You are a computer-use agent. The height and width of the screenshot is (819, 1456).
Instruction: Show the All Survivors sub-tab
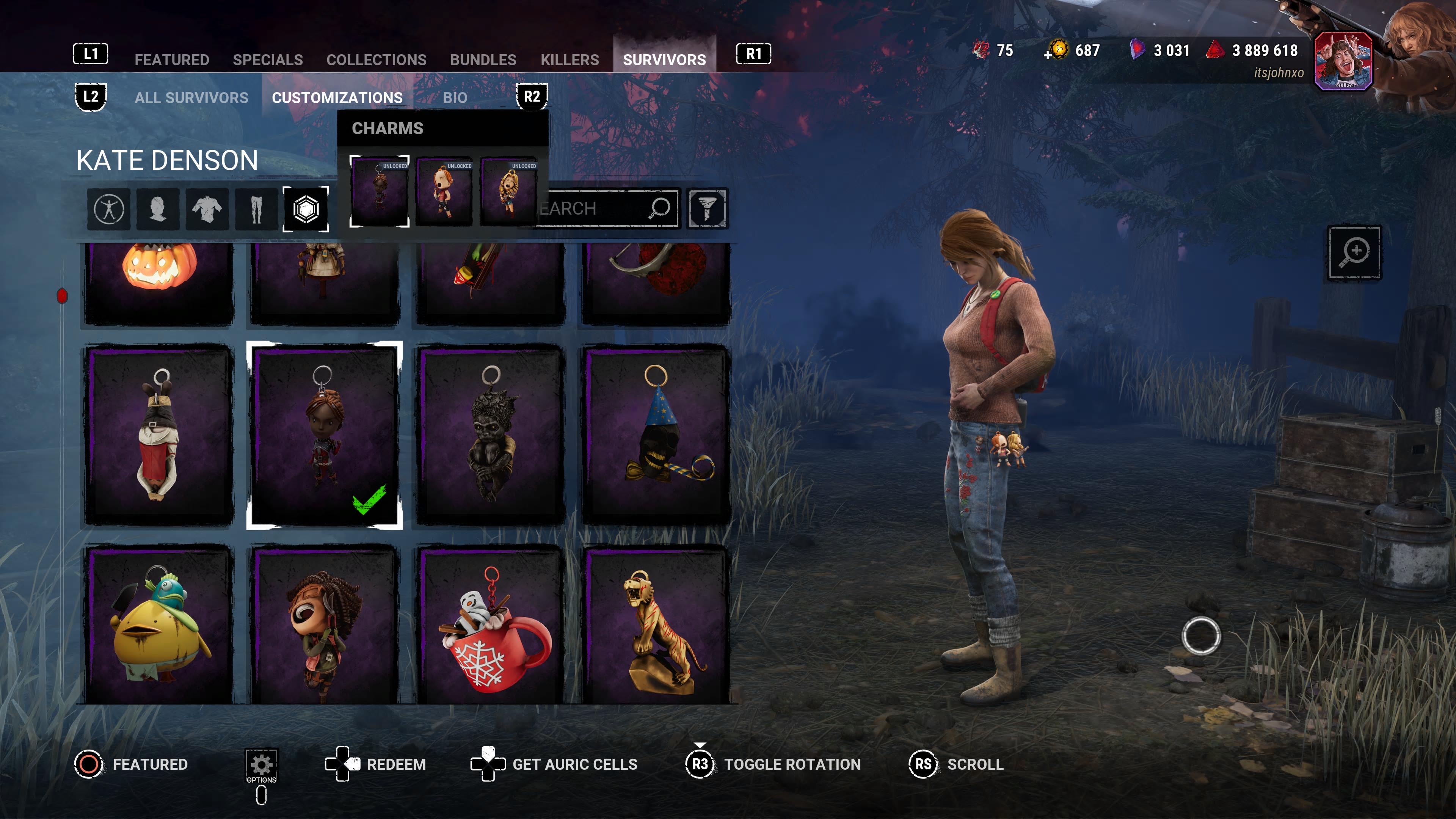(x=191, y=98)
